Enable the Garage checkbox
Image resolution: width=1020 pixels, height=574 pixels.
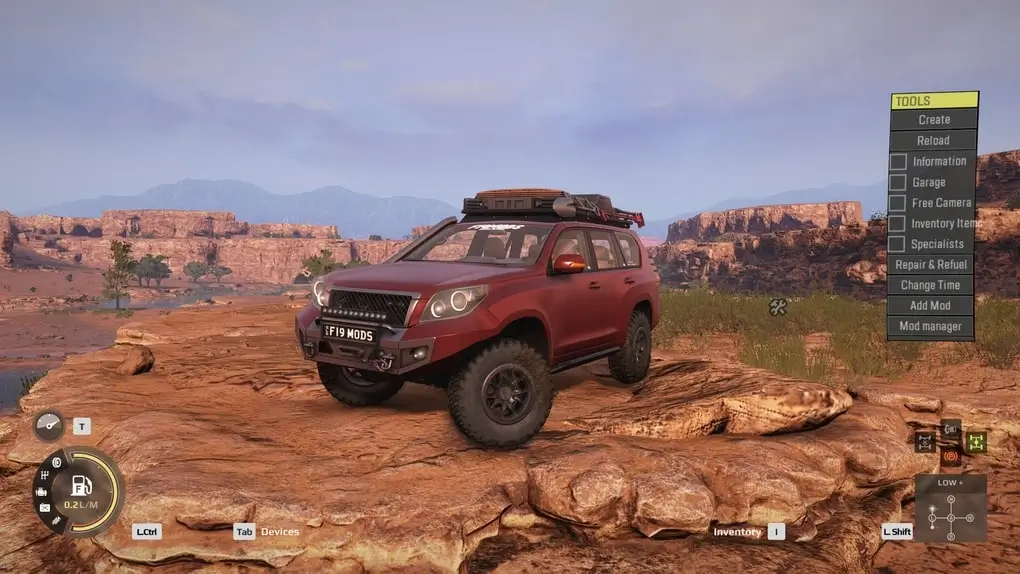[x=898, y=183]
